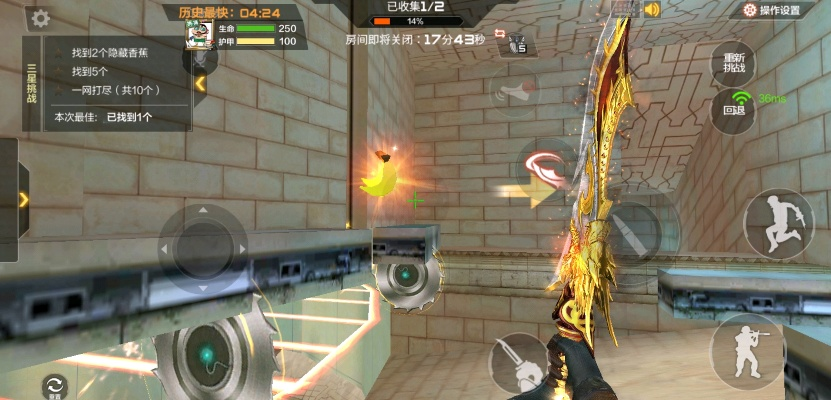The width and height of the screenshot is (831, 400).
Task: Toggle the speaker sound icon
Action: (653, 10)
